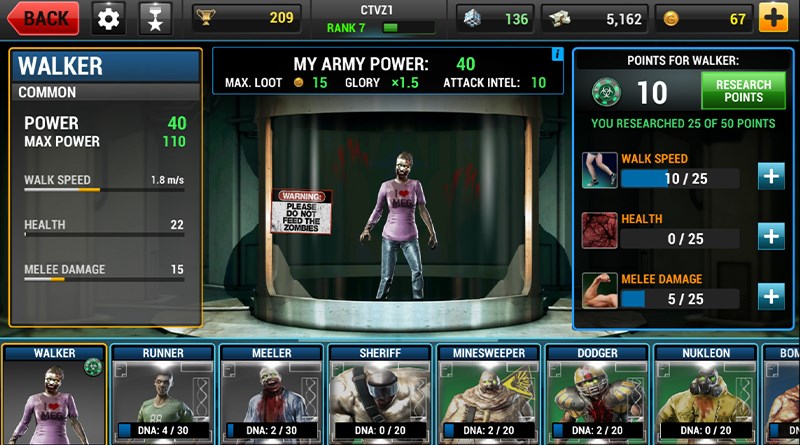Select the Walker zombie card
Image resolution: width=800 pixels, height=445 pixels.
click(54, 395)
